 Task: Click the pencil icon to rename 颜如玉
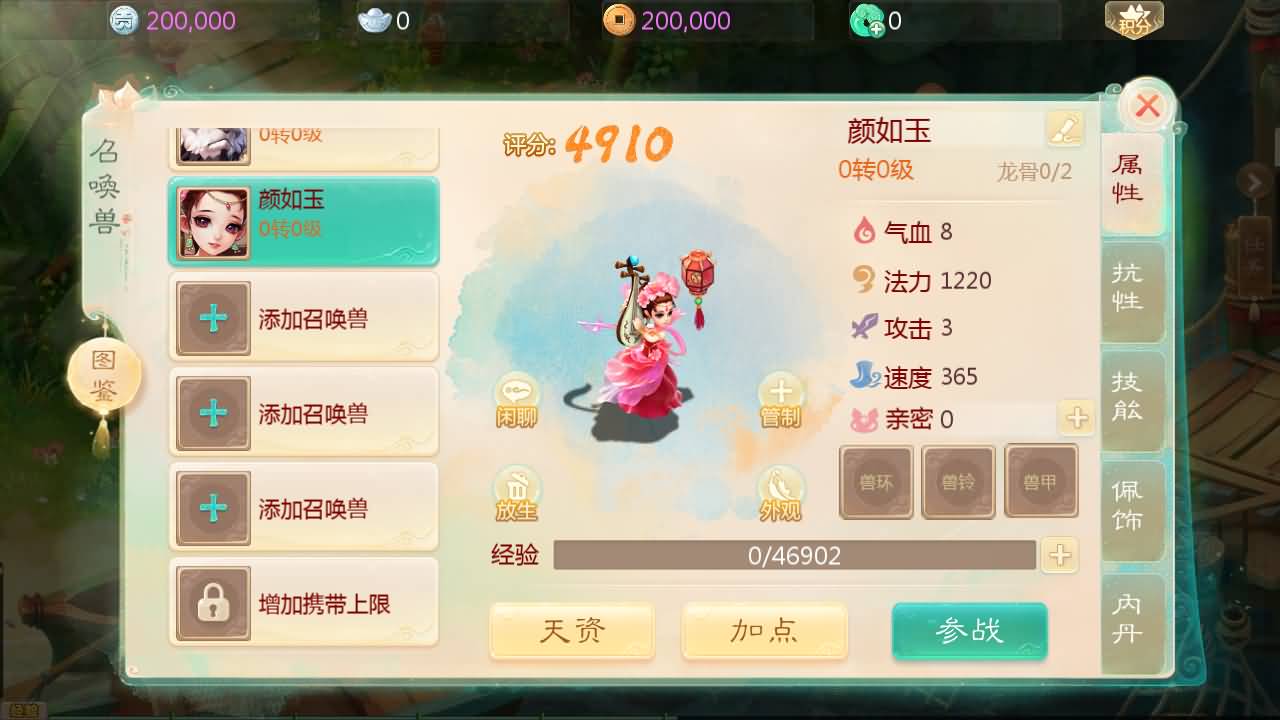point(1064,128)
